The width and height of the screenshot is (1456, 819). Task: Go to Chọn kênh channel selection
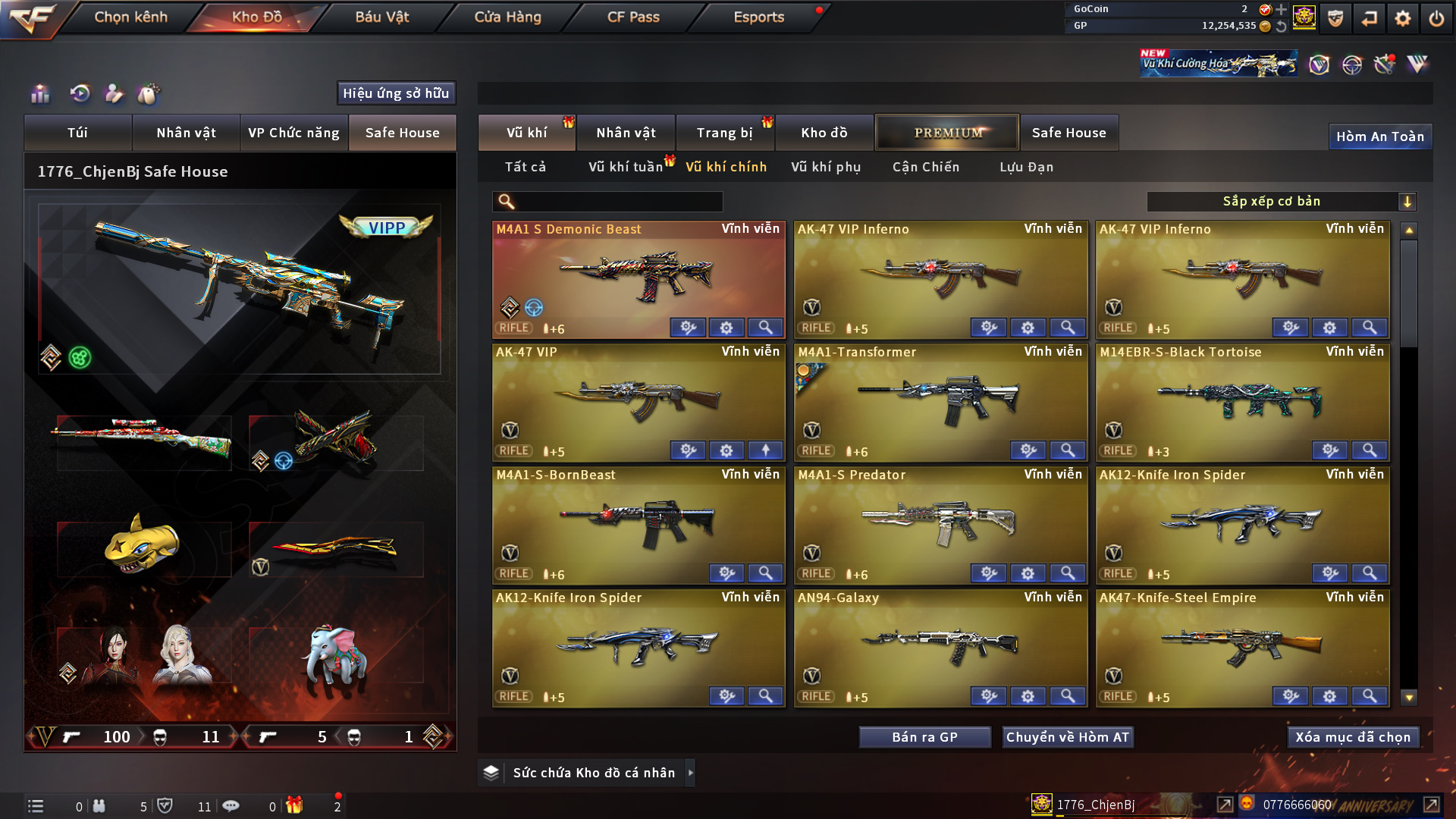click(130, 17)
